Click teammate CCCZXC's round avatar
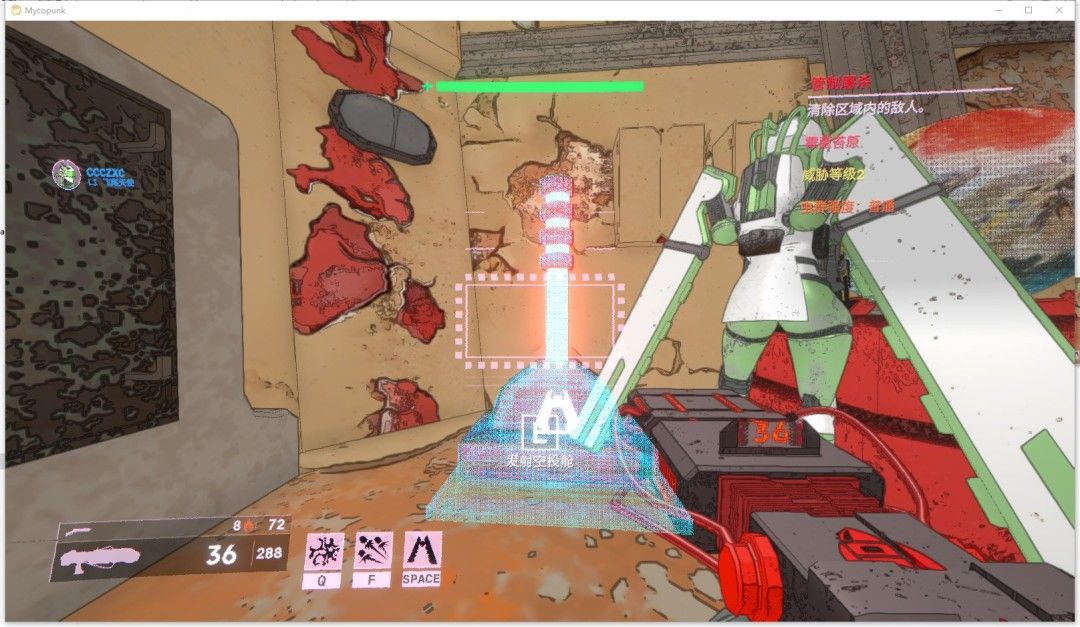The height and width of the screenshot is (627, 1080). click(x=66, y=174)
